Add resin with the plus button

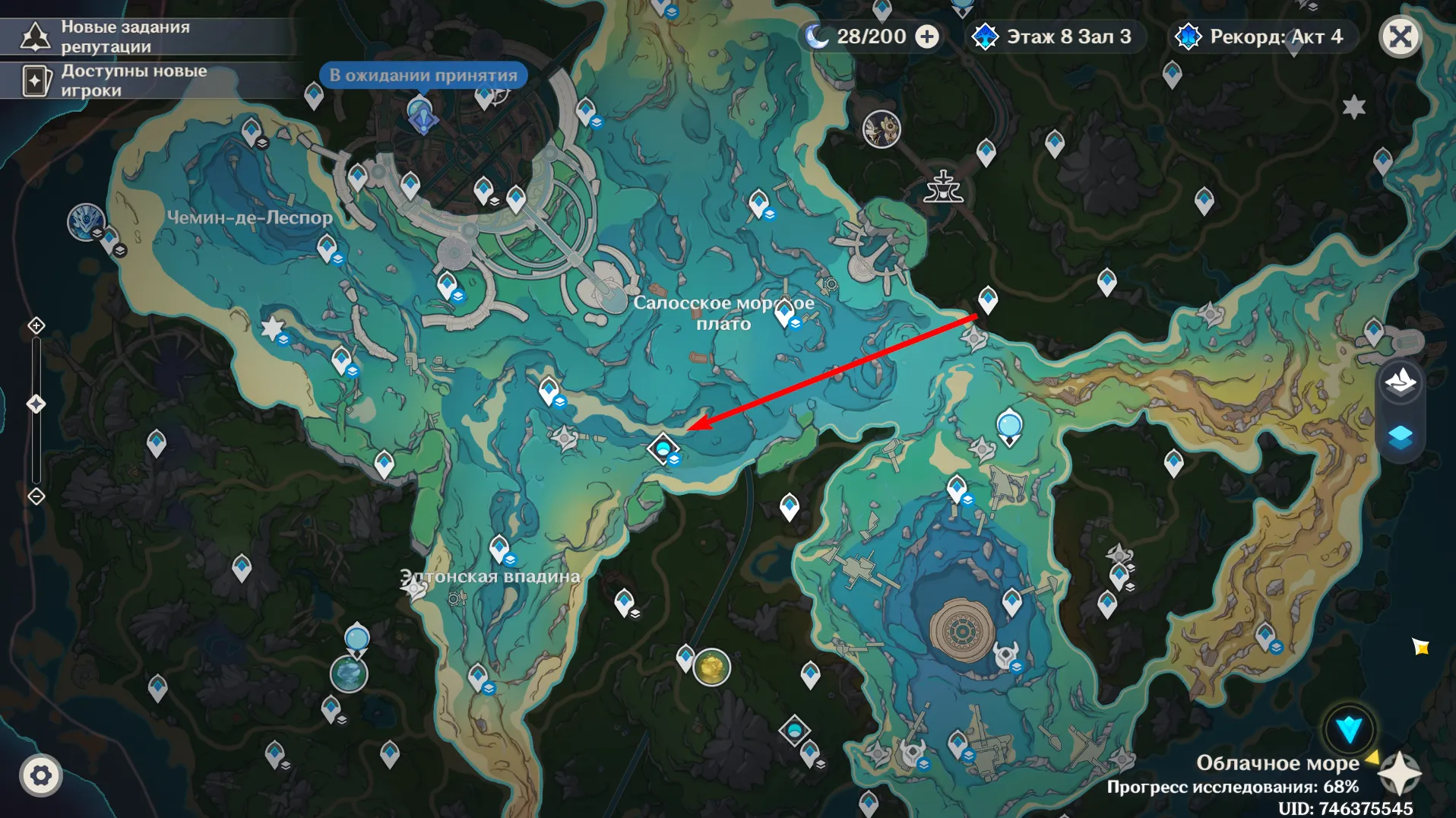[x=926, y=36]
